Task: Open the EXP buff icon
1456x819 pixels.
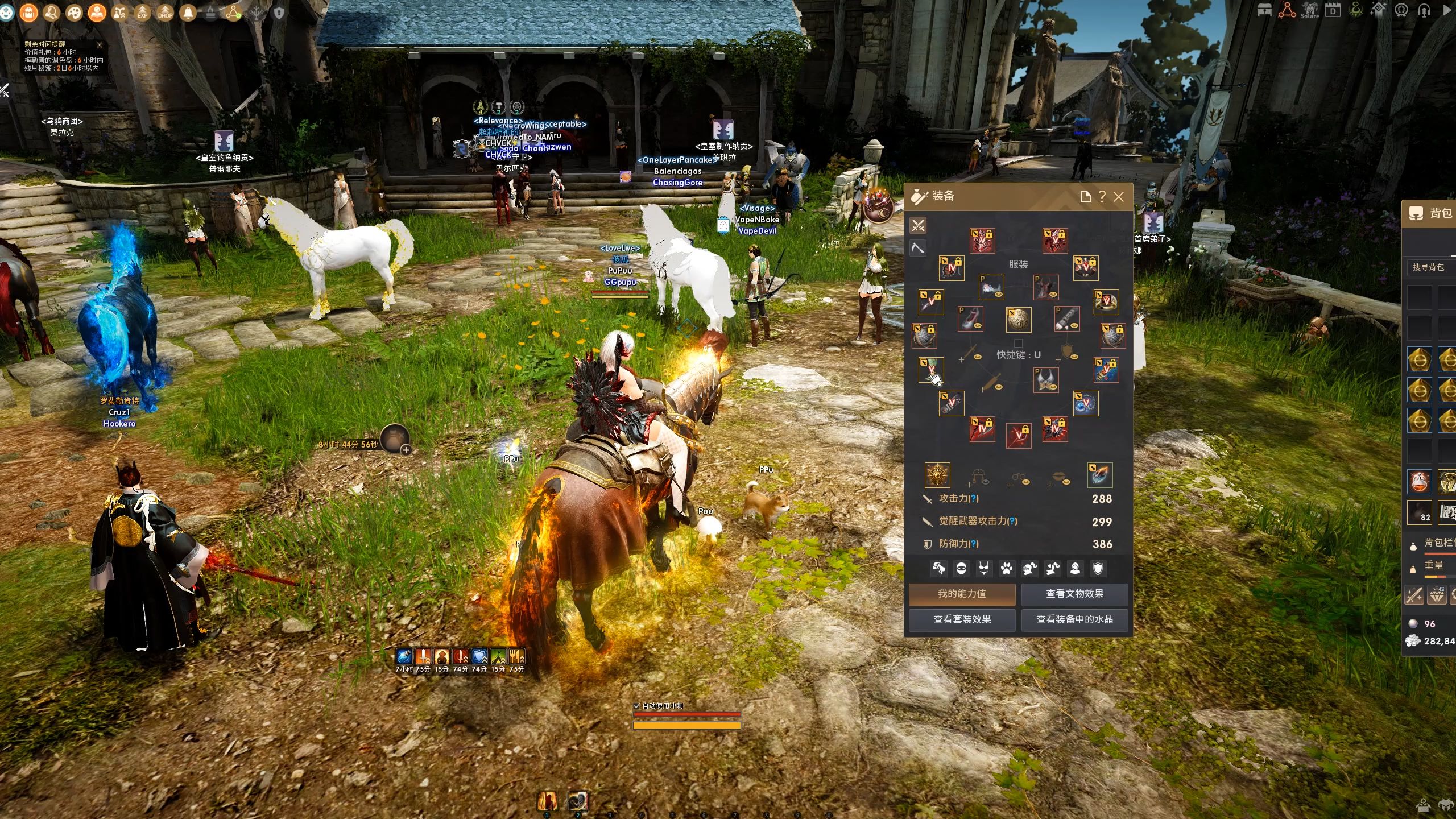Action: click(142, 13)
